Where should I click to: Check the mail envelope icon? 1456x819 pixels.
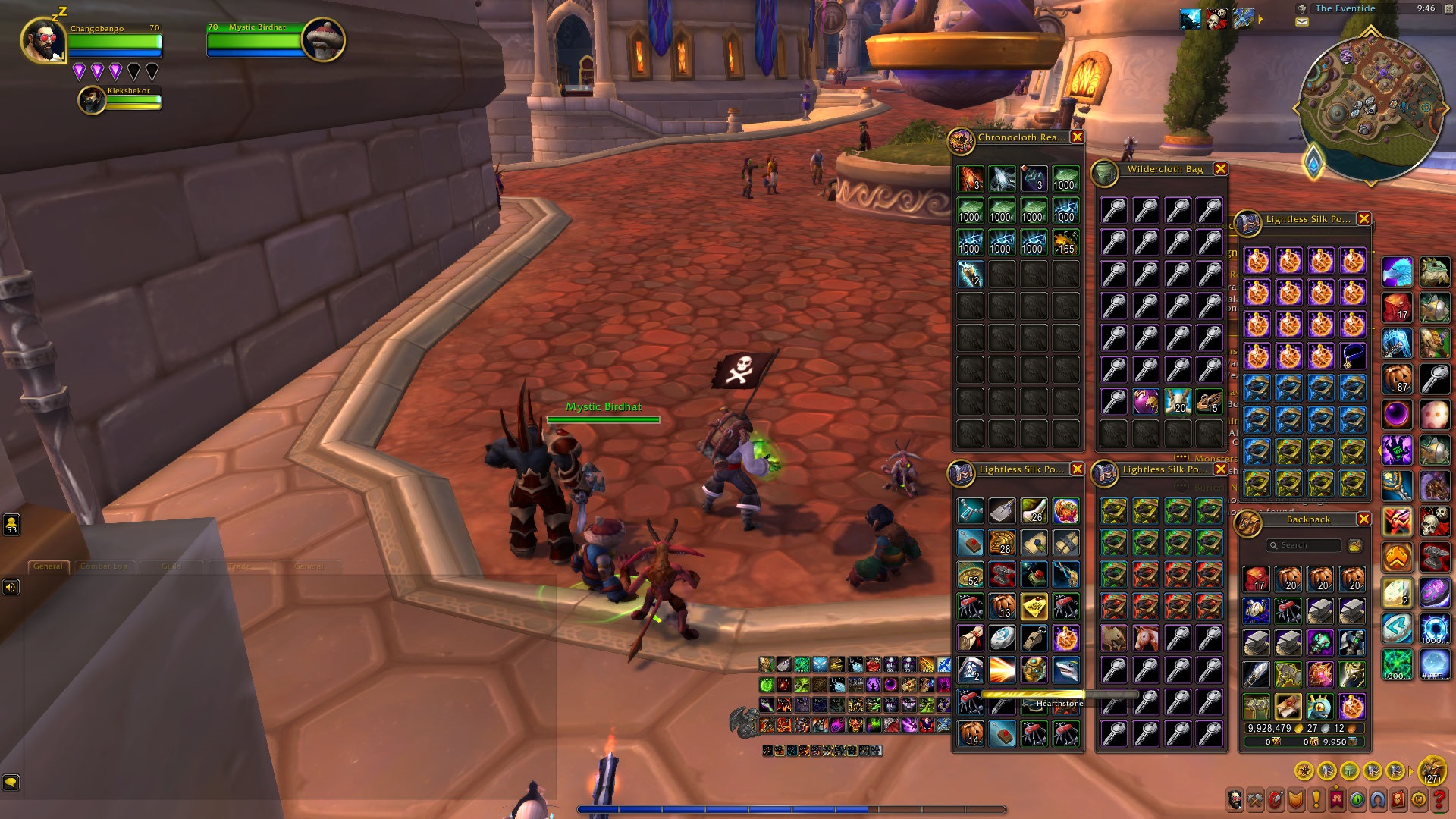(1302, 22)
